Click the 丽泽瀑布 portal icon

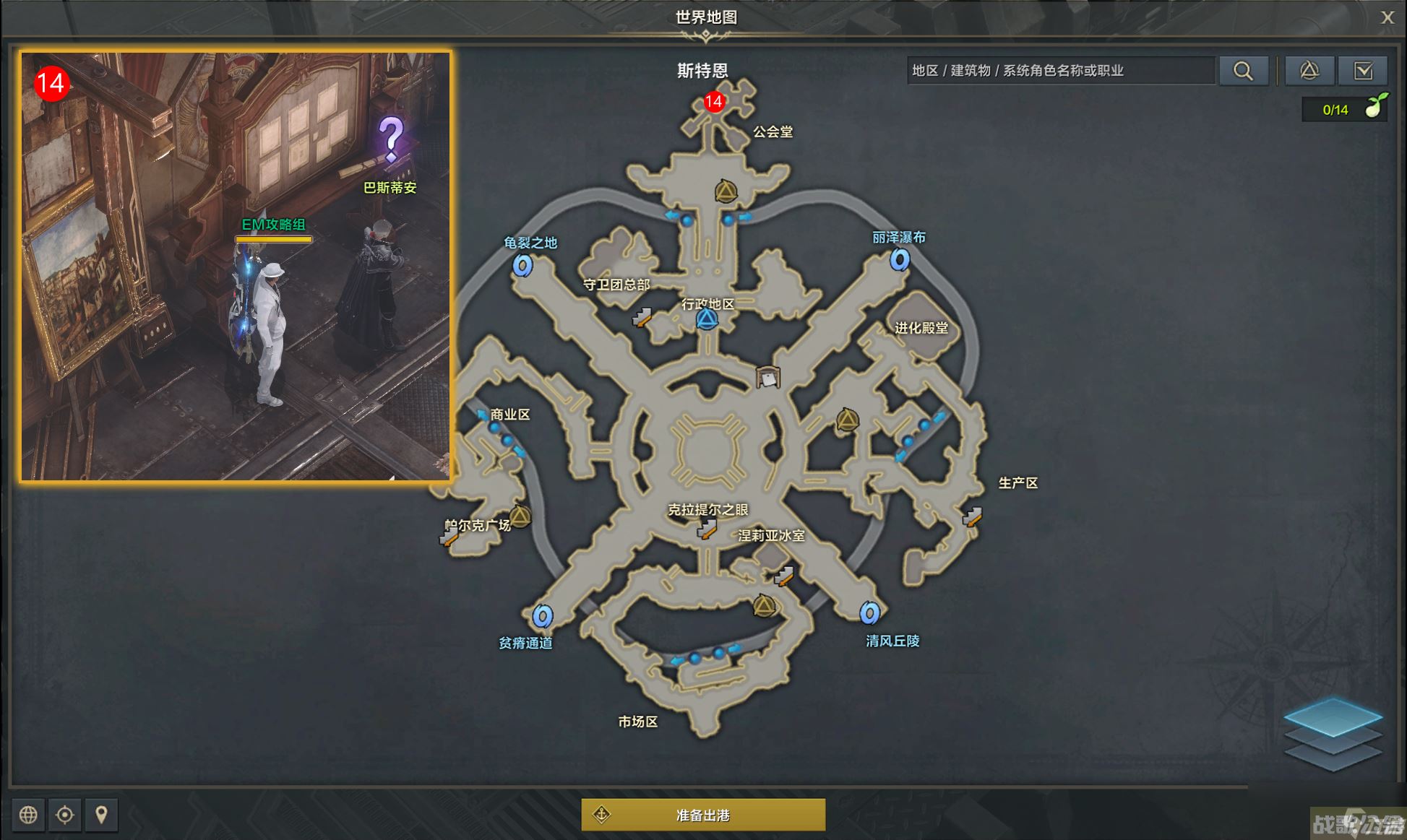(900, 259)
